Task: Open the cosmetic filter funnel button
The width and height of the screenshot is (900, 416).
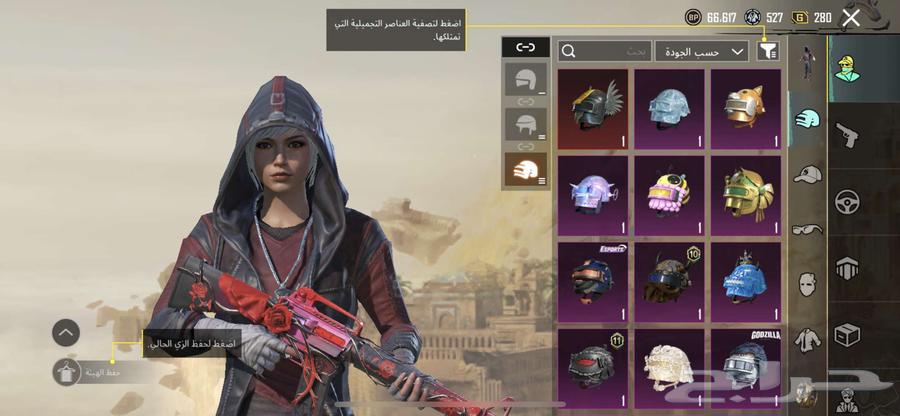Action: coord(768,50)
